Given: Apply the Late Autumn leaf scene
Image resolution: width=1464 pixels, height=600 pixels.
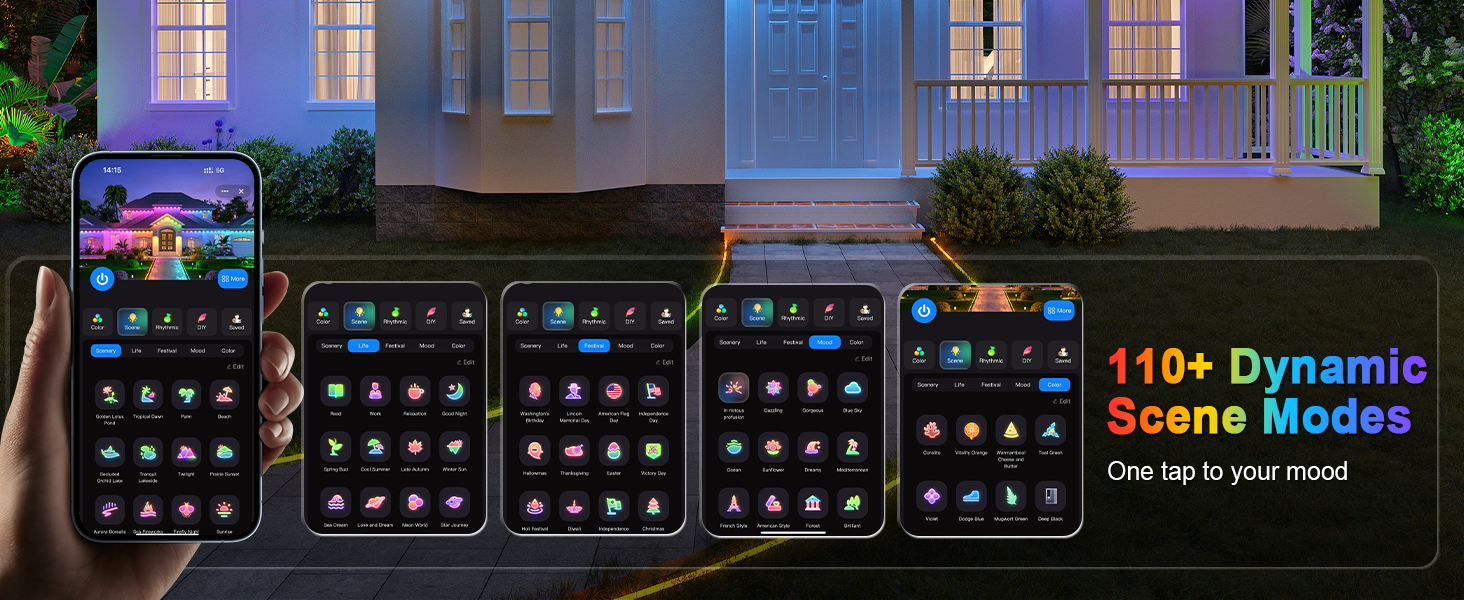Looking at the screenshot, I should 415,446.
